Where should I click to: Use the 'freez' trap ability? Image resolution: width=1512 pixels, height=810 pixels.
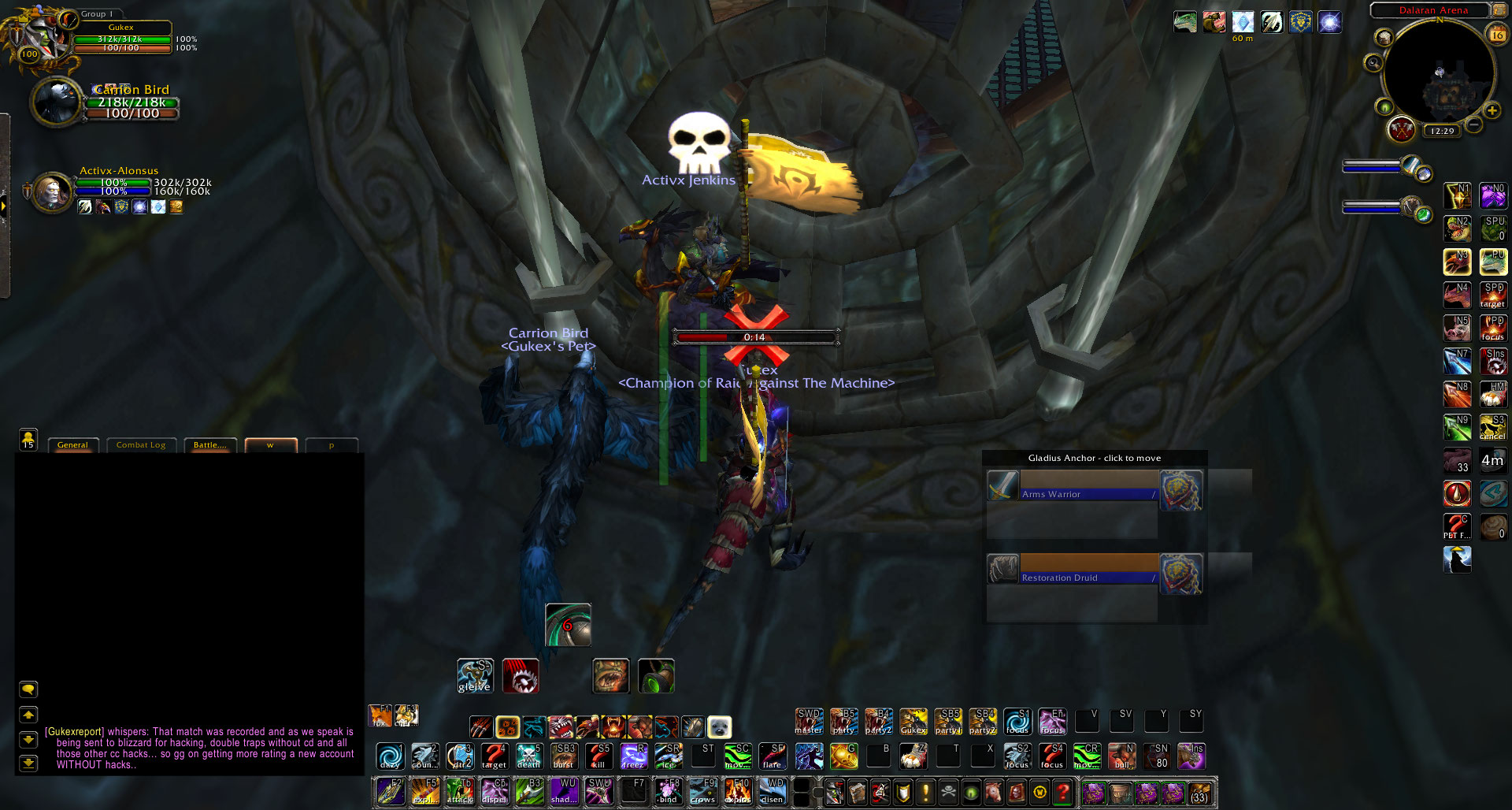[x=633, y=756]
